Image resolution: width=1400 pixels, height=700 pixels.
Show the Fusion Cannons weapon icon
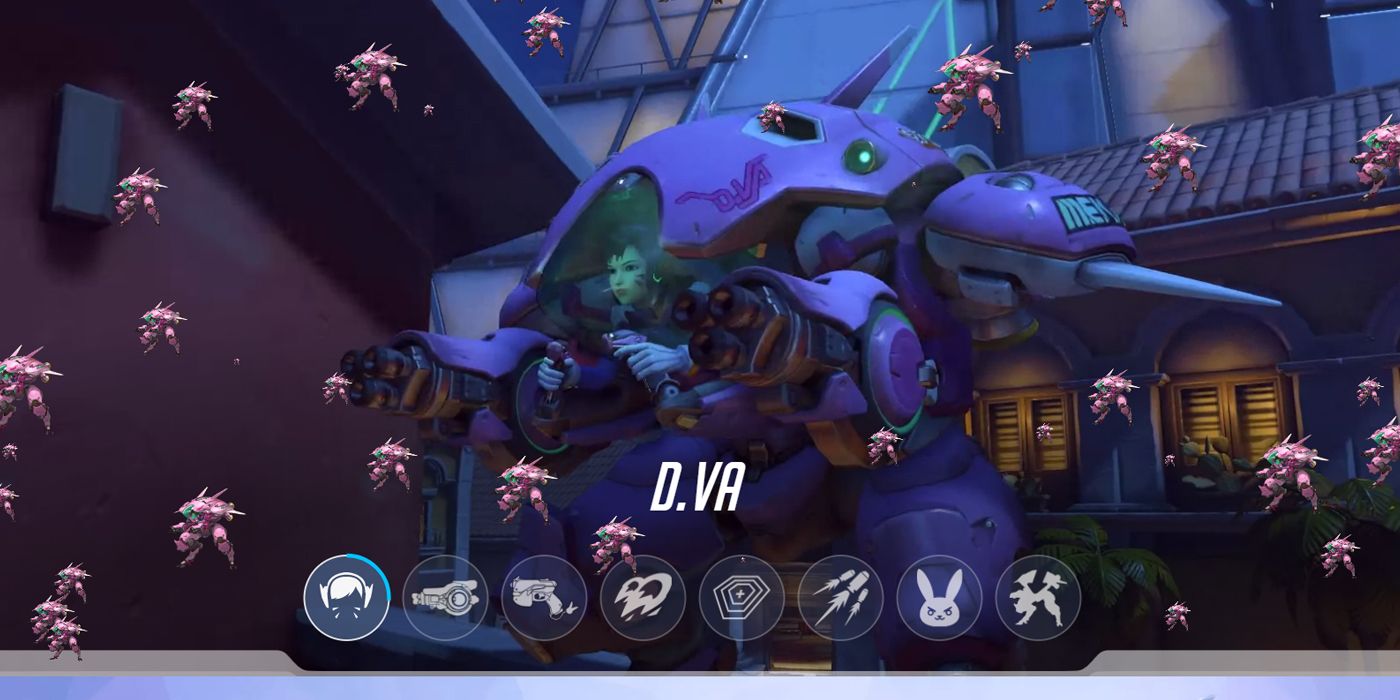click(445, 598)
